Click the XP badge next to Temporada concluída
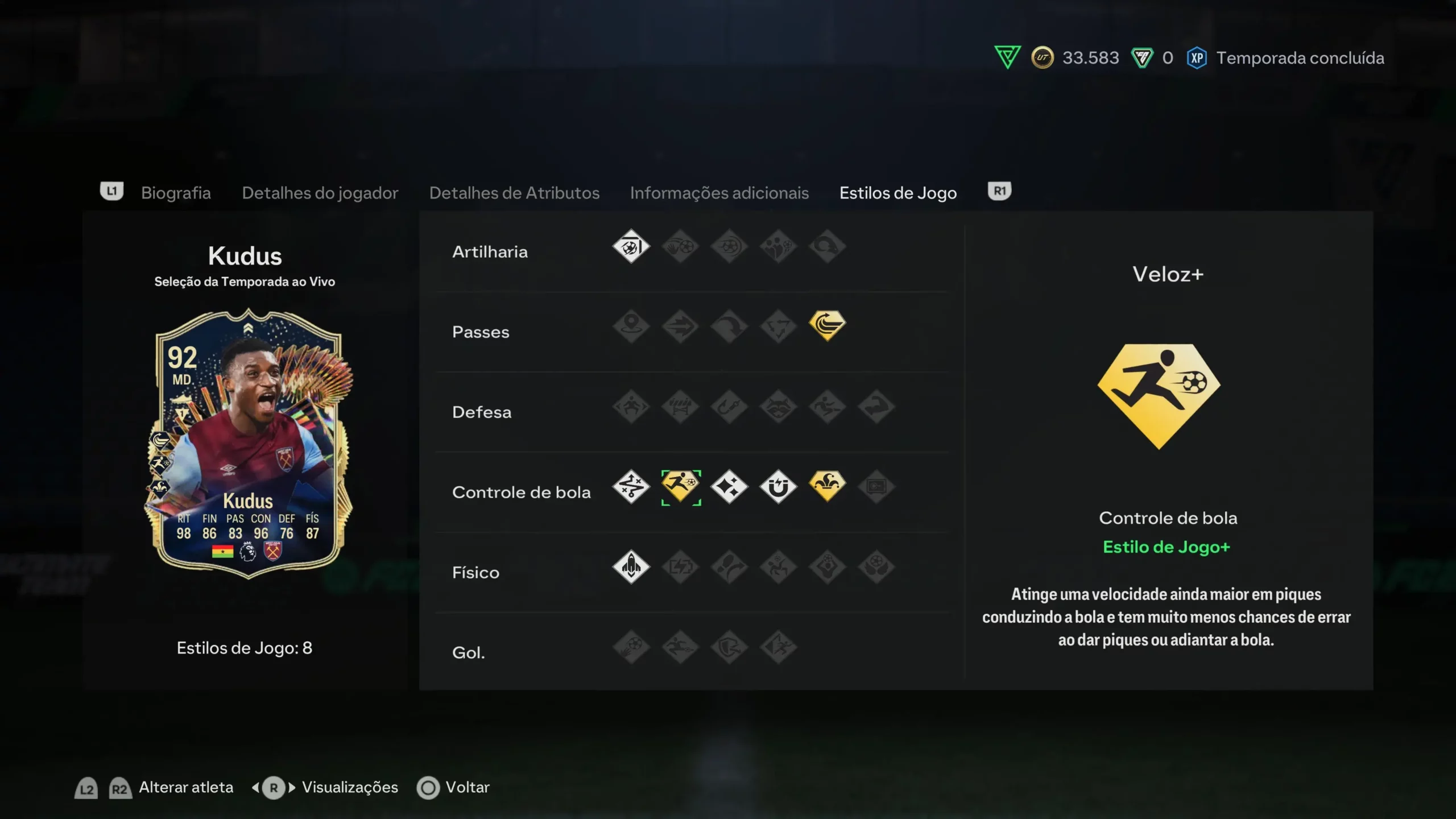The height and width of the screenshot is (819, 1456). pyautogui.click(x=1197, y=57)
